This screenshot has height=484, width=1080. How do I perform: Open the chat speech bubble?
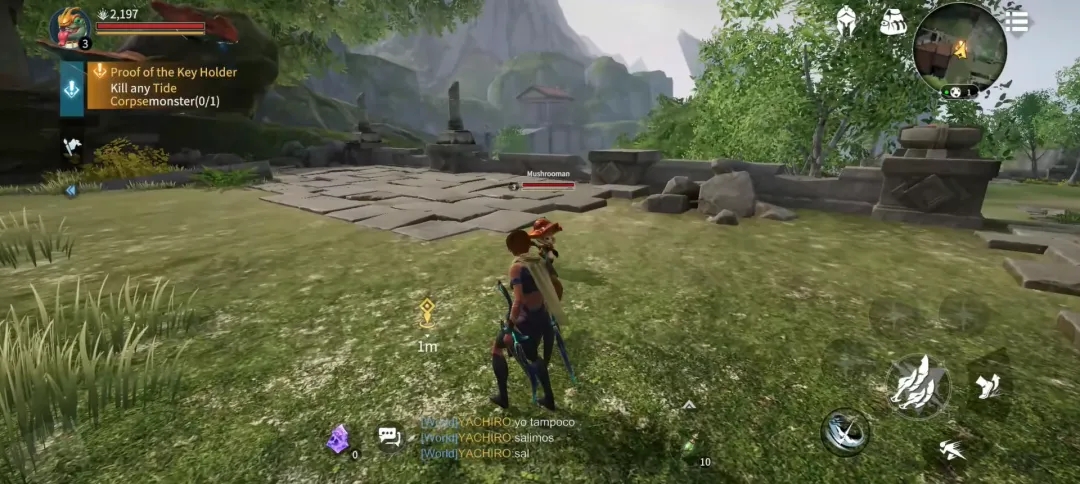[x=389, y=436]
